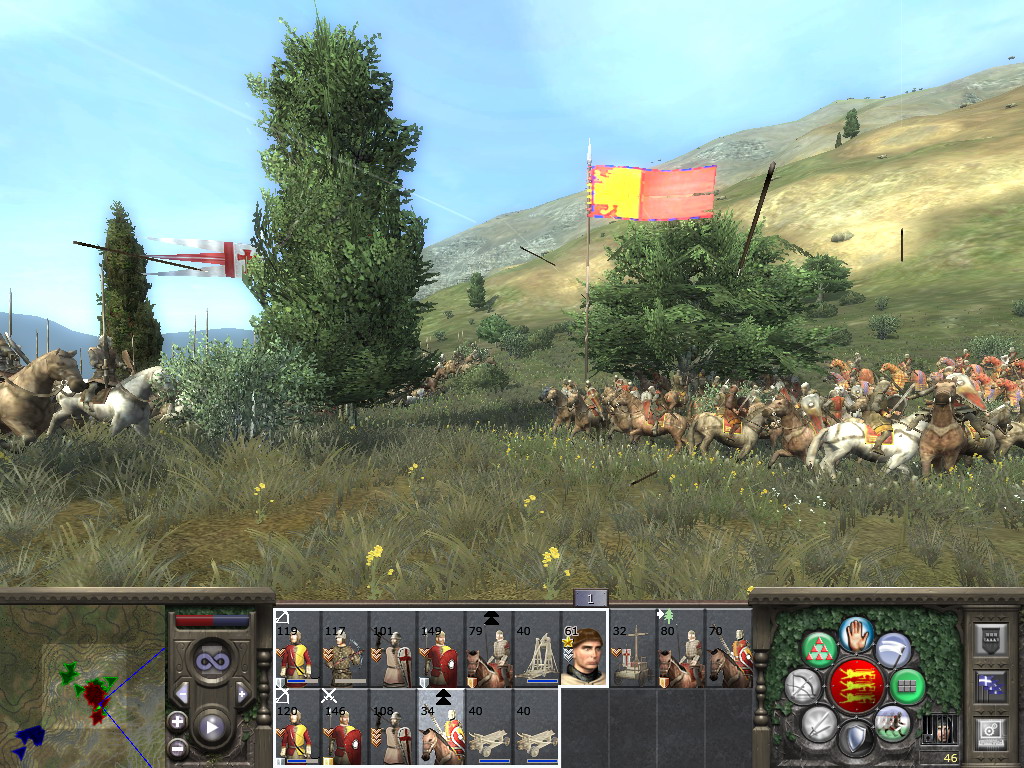Order withdrawal with the white flag button

coord(893,650)
